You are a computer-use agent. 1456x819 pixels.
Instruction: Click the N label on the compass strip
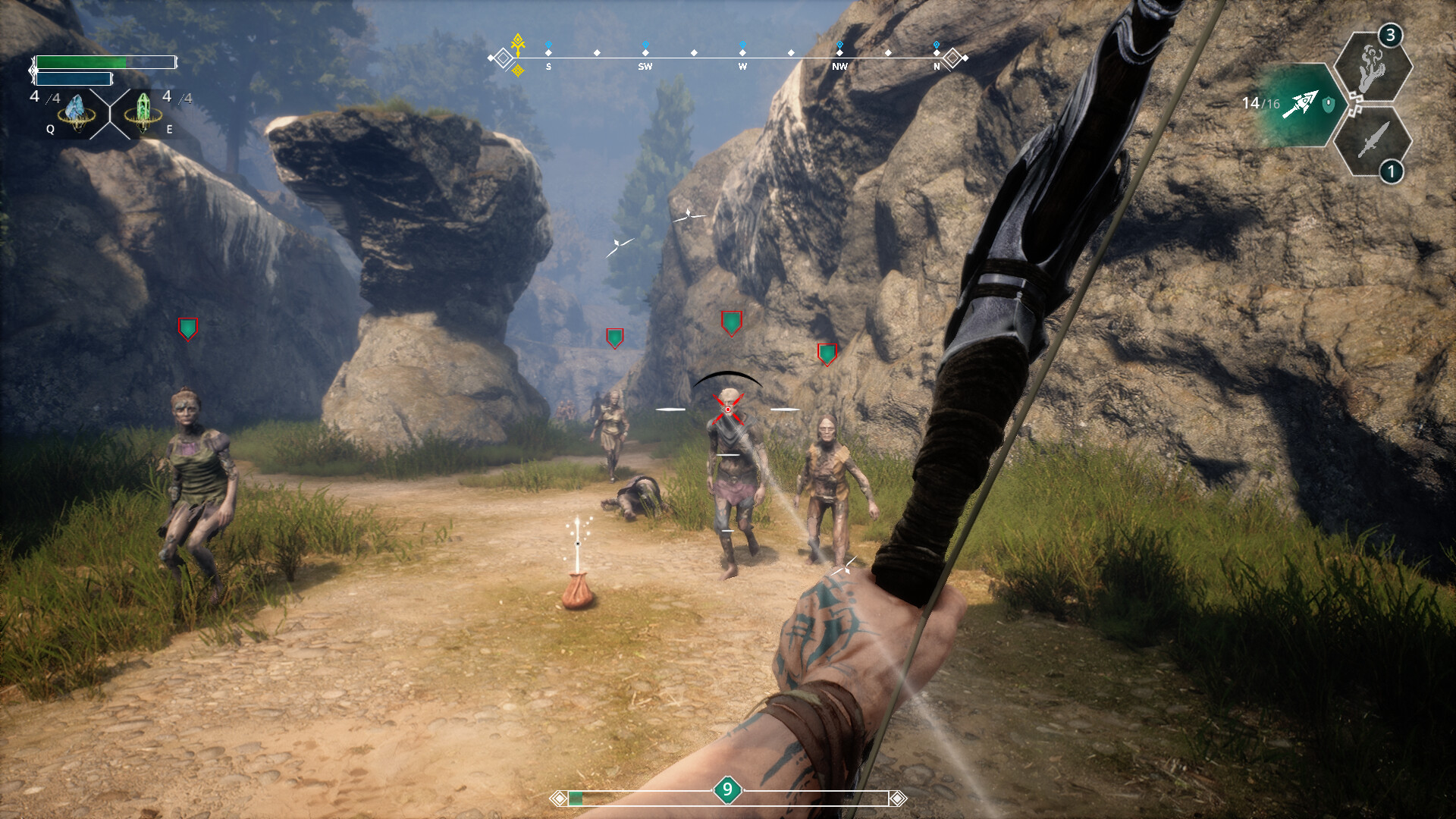point(937,67)
